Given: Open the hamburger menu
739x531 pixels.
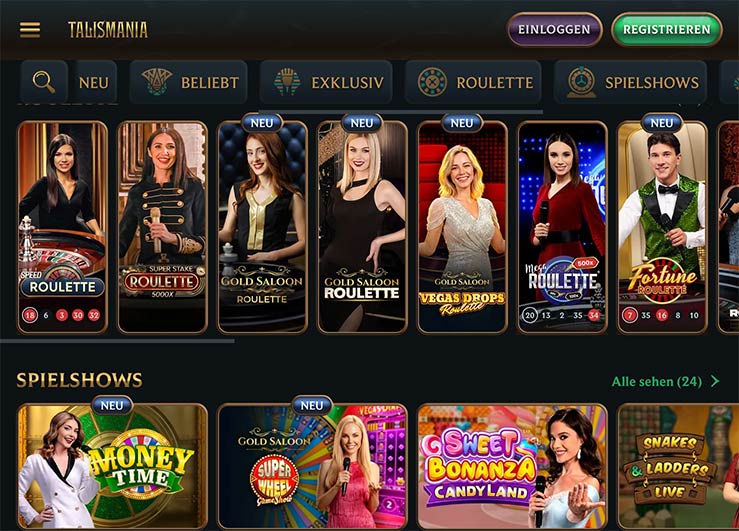Looking at the screenshot, I should point(30,29).
